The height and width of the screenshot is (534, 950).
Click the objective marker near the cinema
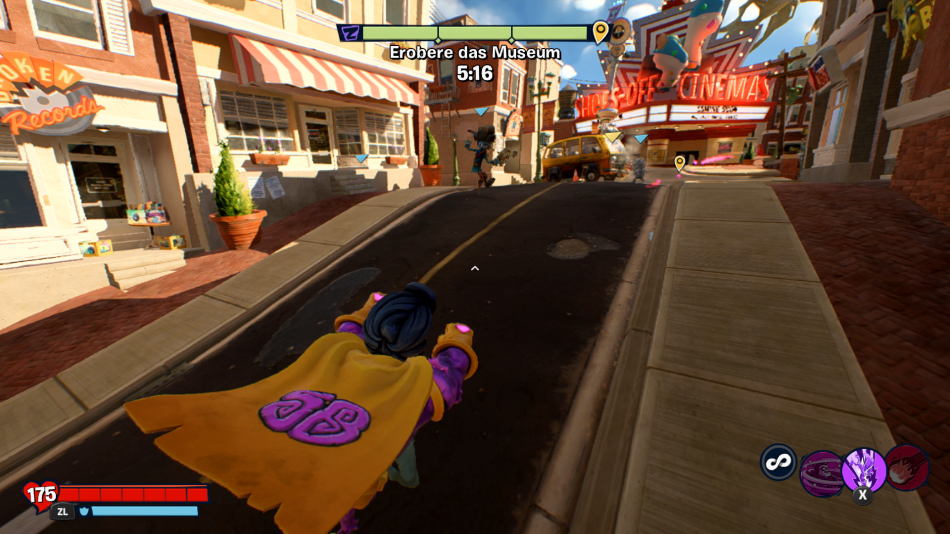coord(680,161)
